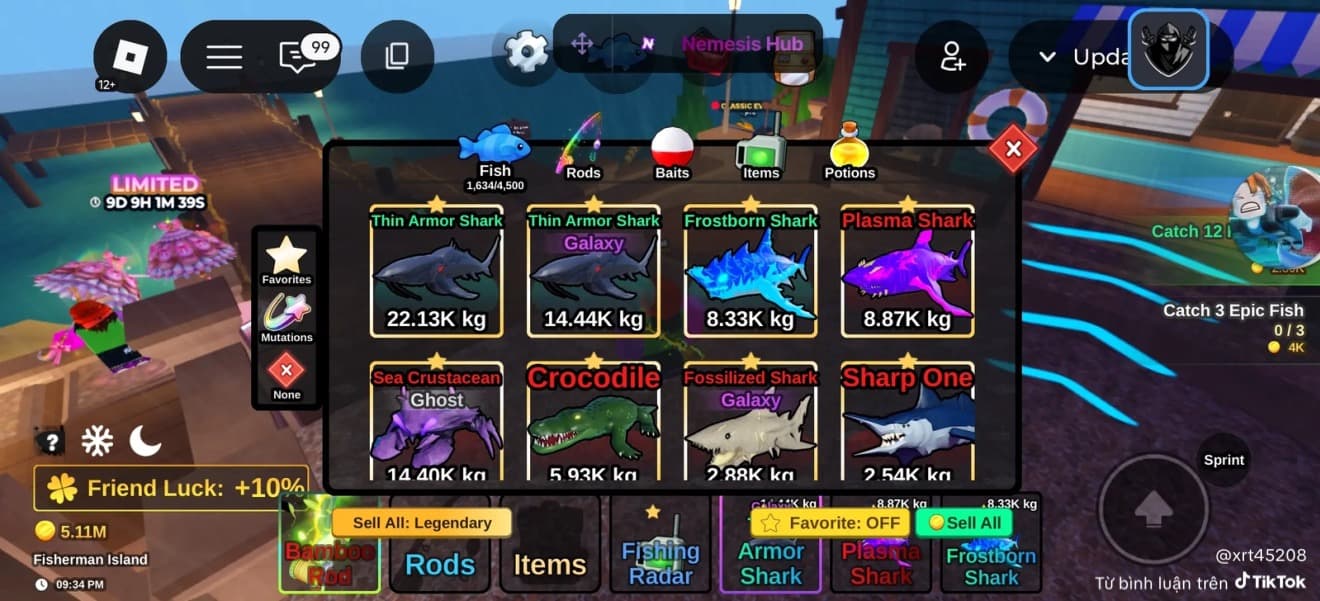1320x601 pixels.
Task: Toggle the Favorite: OFF button
Action: click(829, 522)
